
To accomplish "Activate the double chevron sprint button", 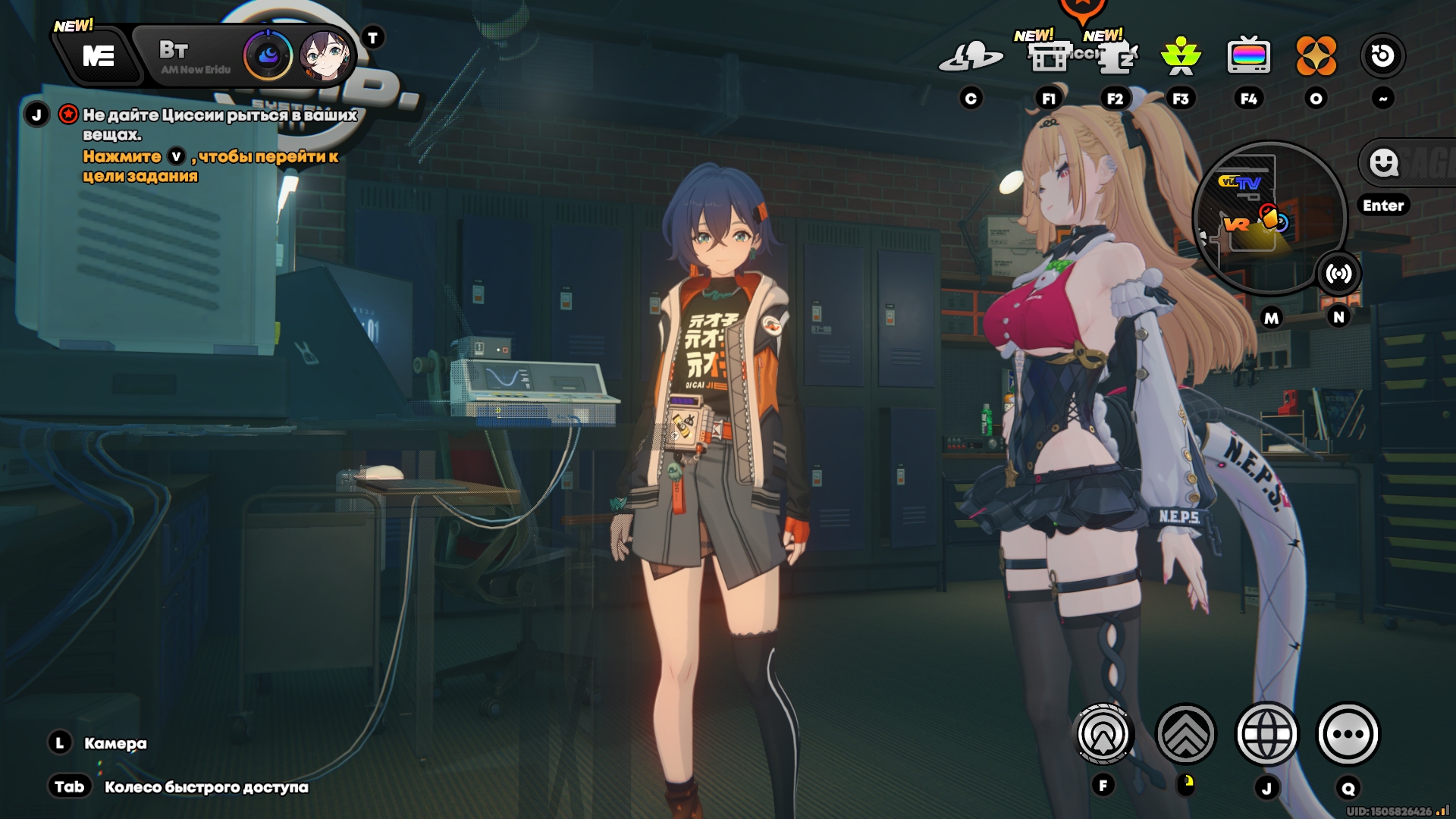I will pyautogui.click(x=1185, y=734).
